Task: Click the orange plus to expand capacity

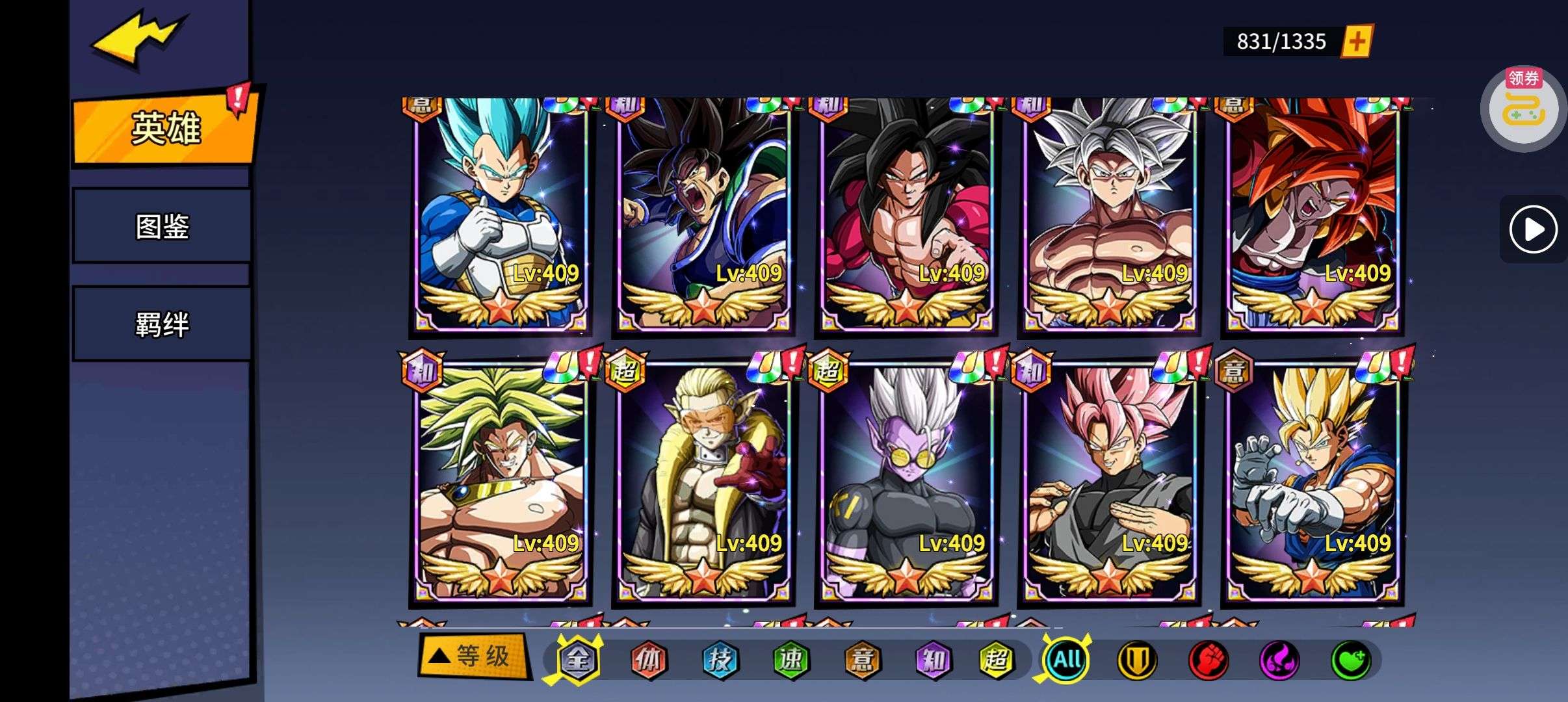Action: coord(1357,42)
